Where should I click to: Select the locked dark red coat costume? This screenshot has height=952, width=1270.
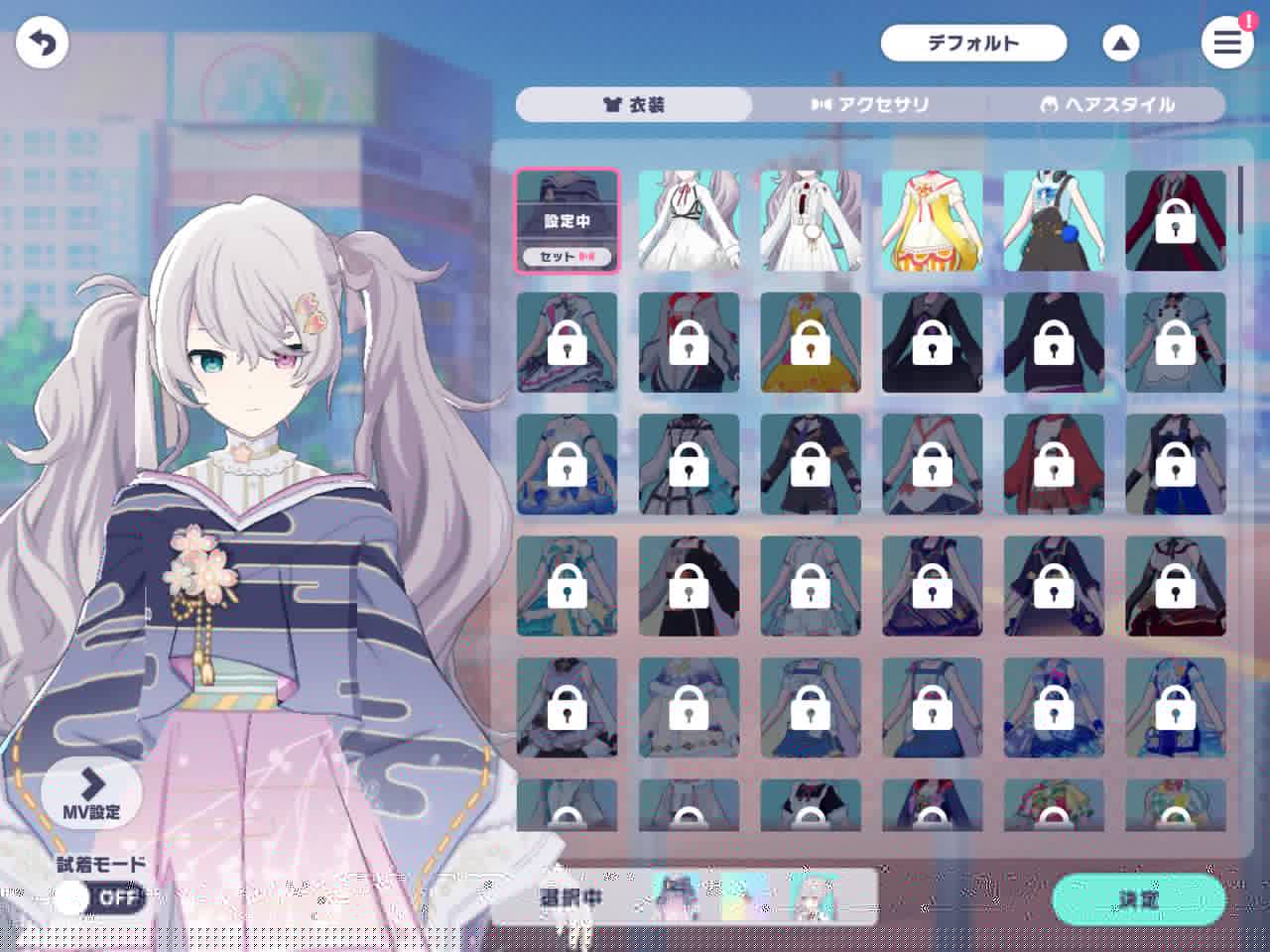(x=1176, y=220)
